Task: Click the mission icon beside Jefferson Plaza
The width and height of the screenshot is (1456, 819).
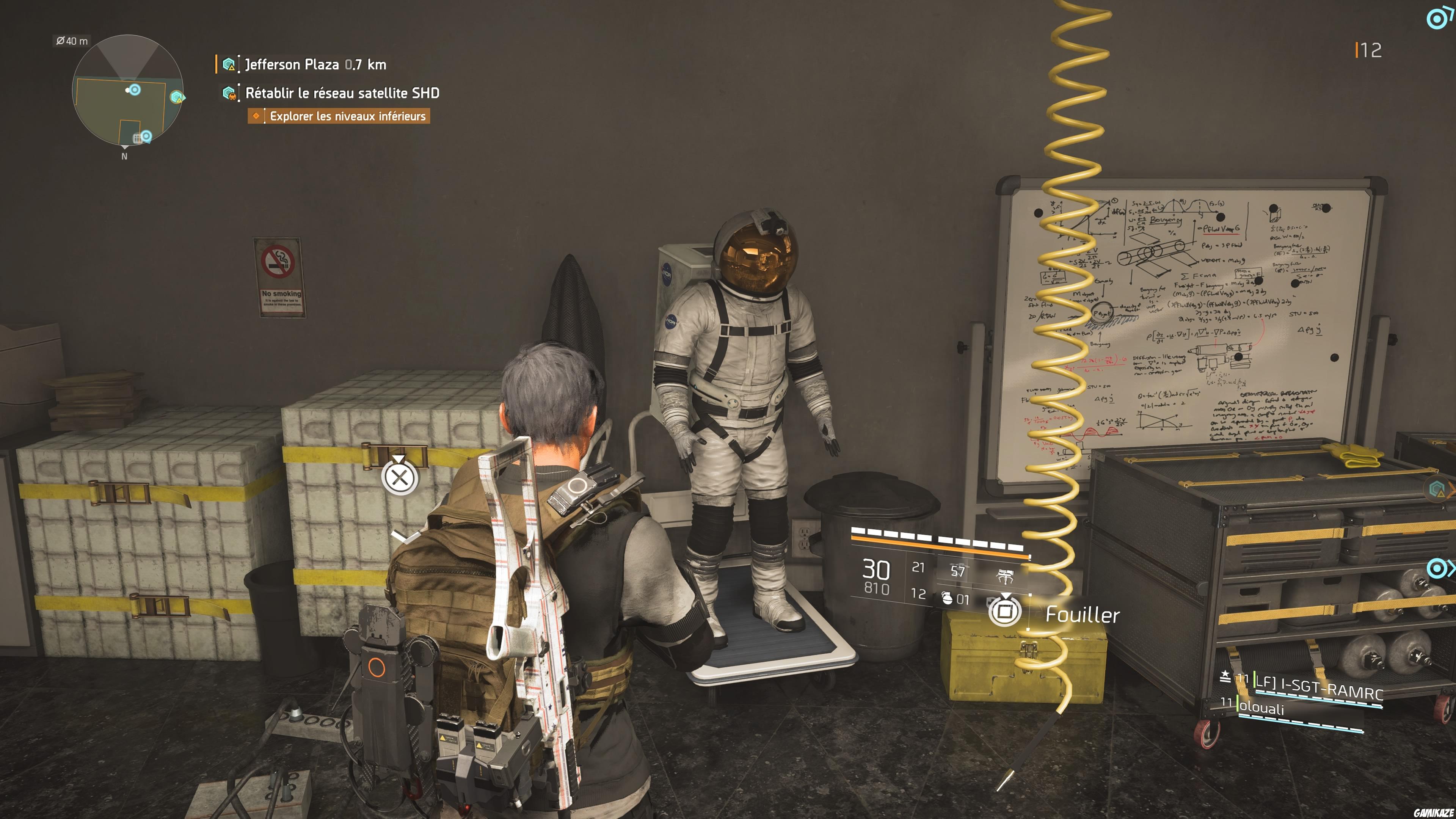Action: tap(229, 64)
